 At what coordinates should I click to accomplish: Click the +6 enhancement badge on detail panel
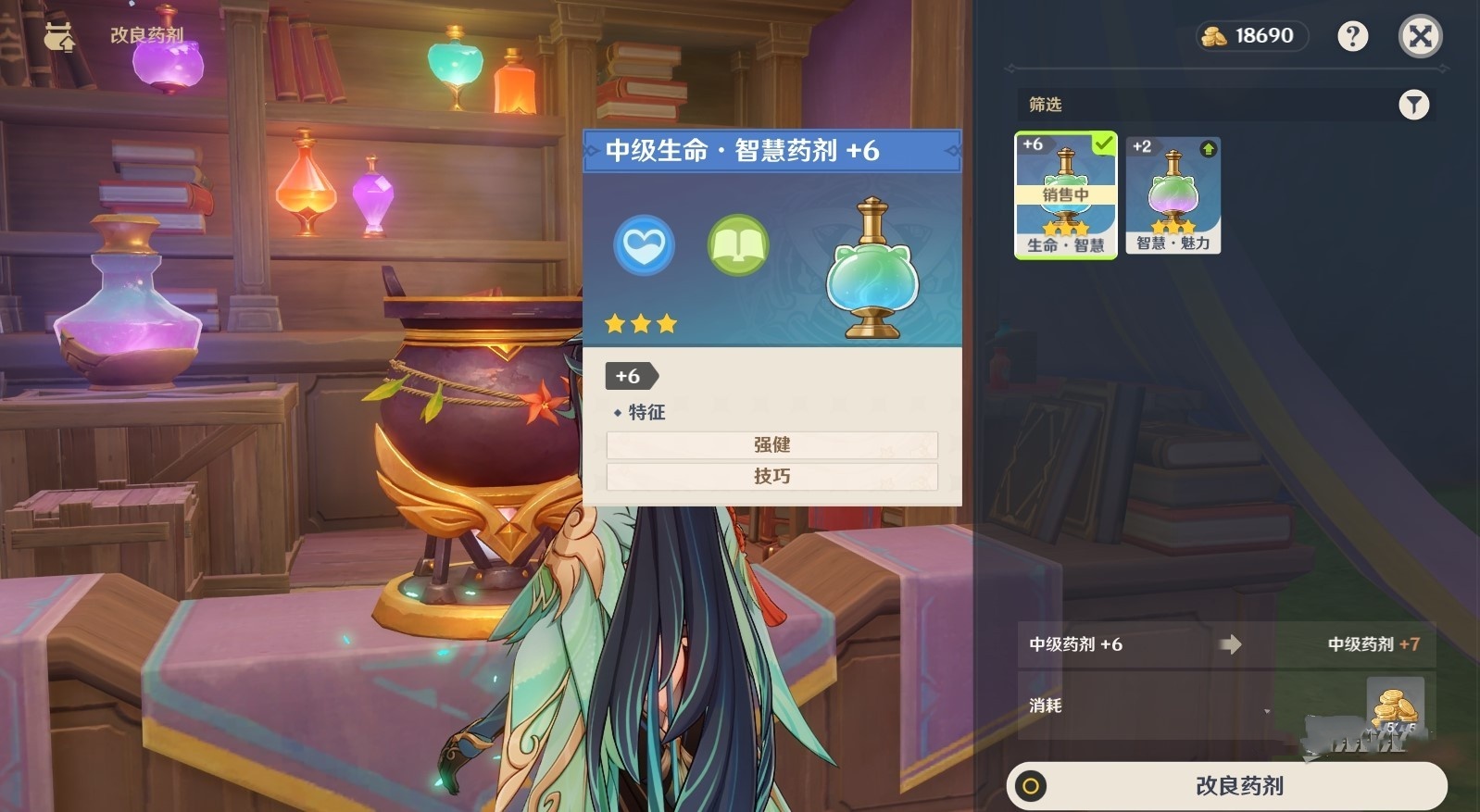coord(628,376)
